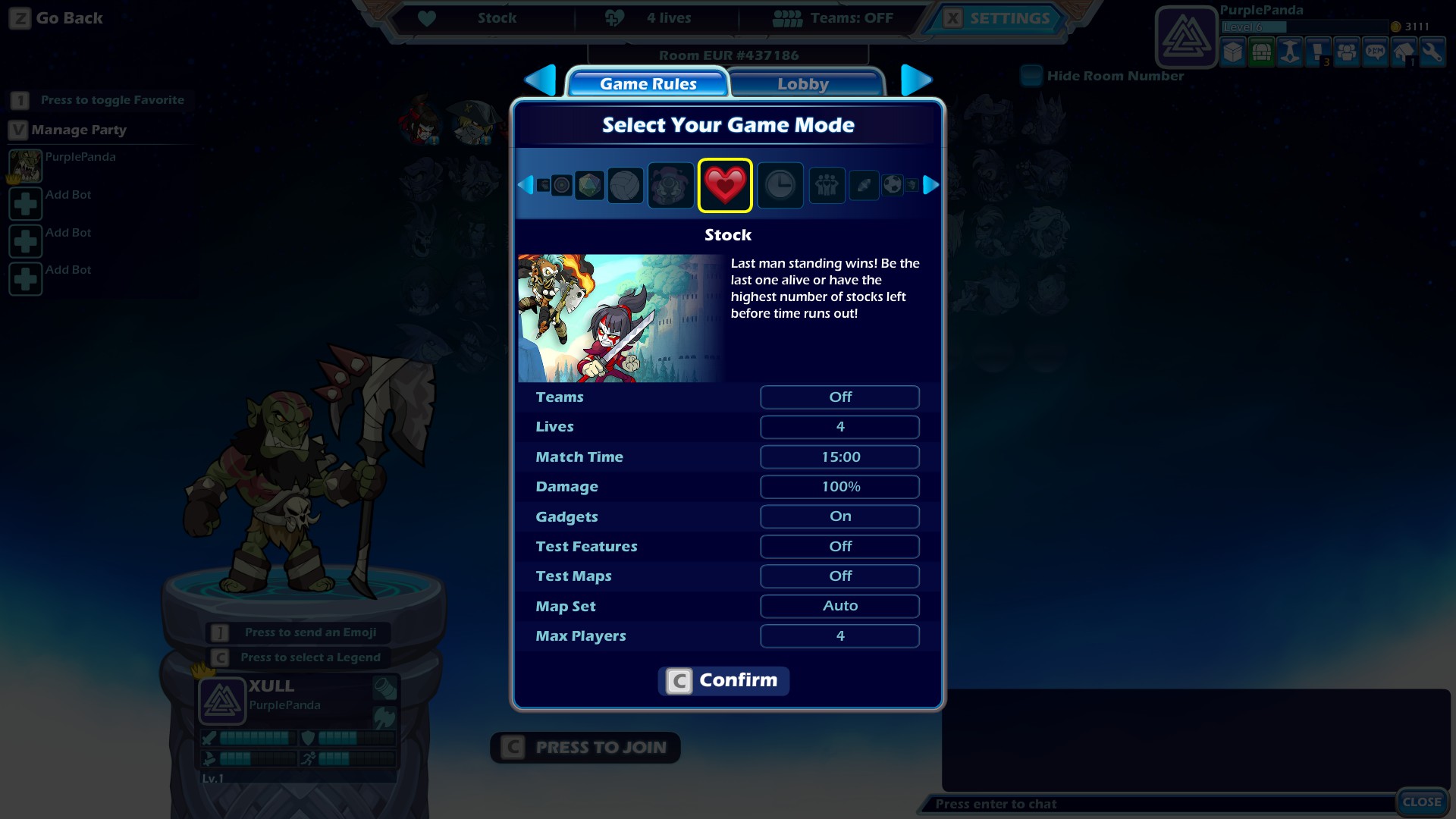Check the Hide Room Number box
The image size is (1456, 819).
[1031, 76]
